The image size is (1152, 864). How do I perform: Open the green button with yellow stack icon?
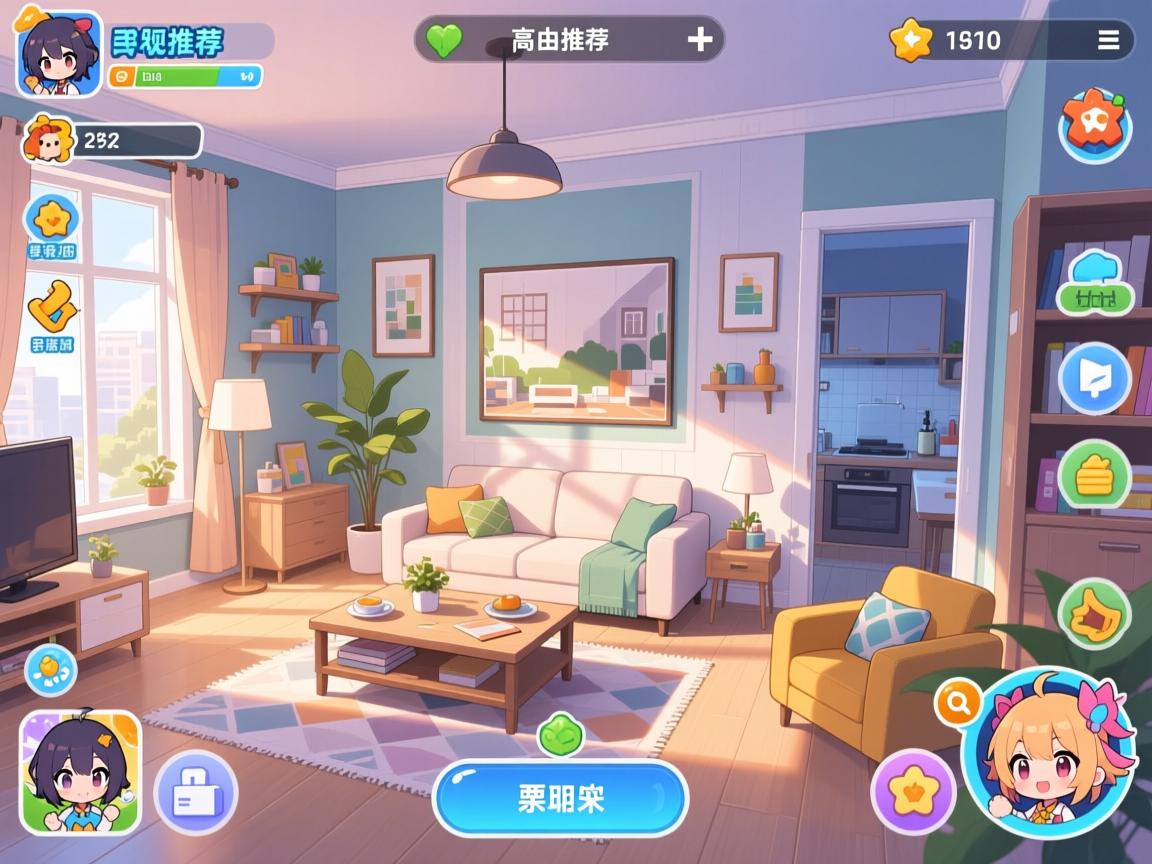[x=1095, y=474]
